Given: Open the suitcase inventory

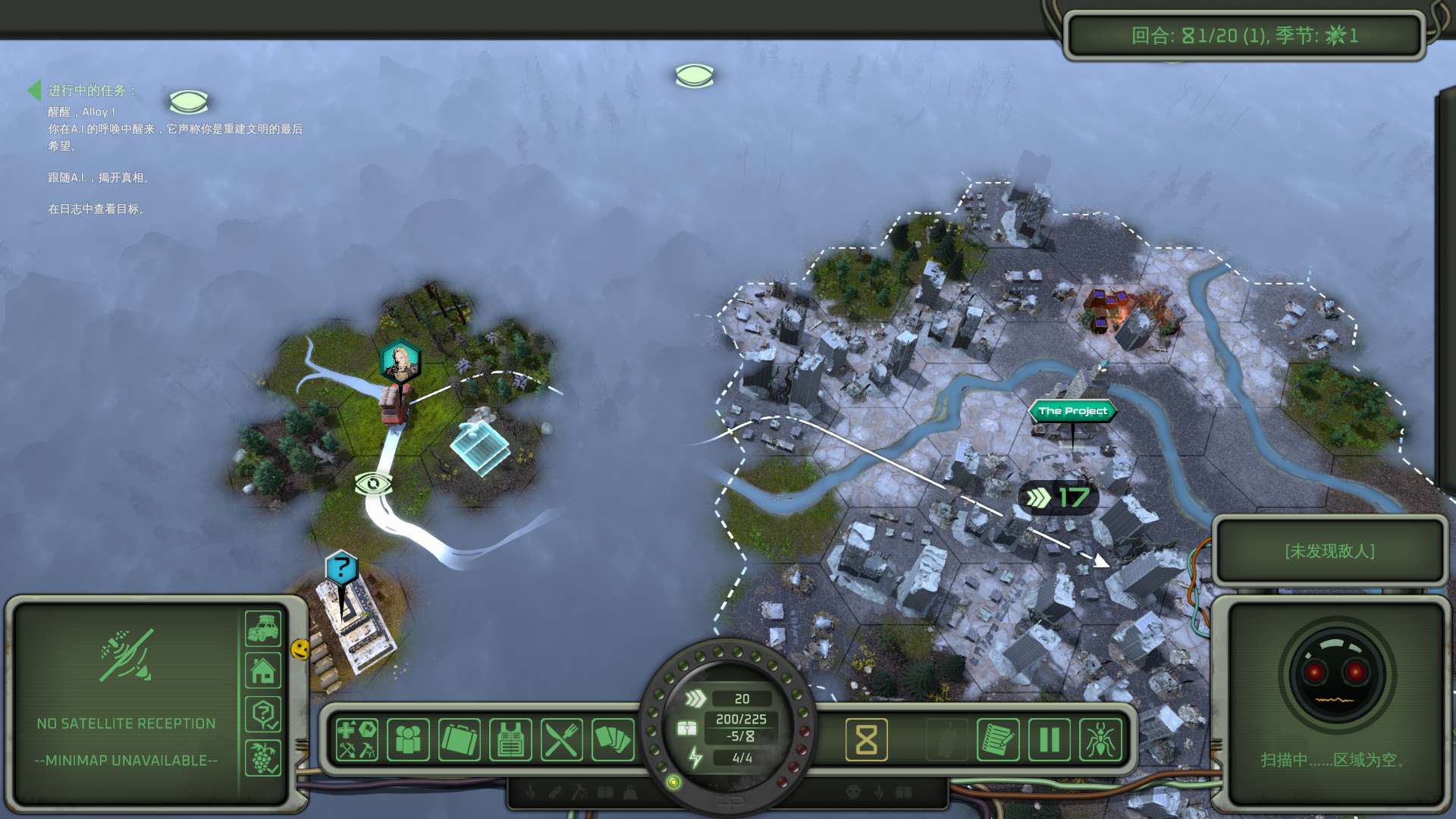Looking at the screenshot, I should pyautogui.click(x=460, y=739).
